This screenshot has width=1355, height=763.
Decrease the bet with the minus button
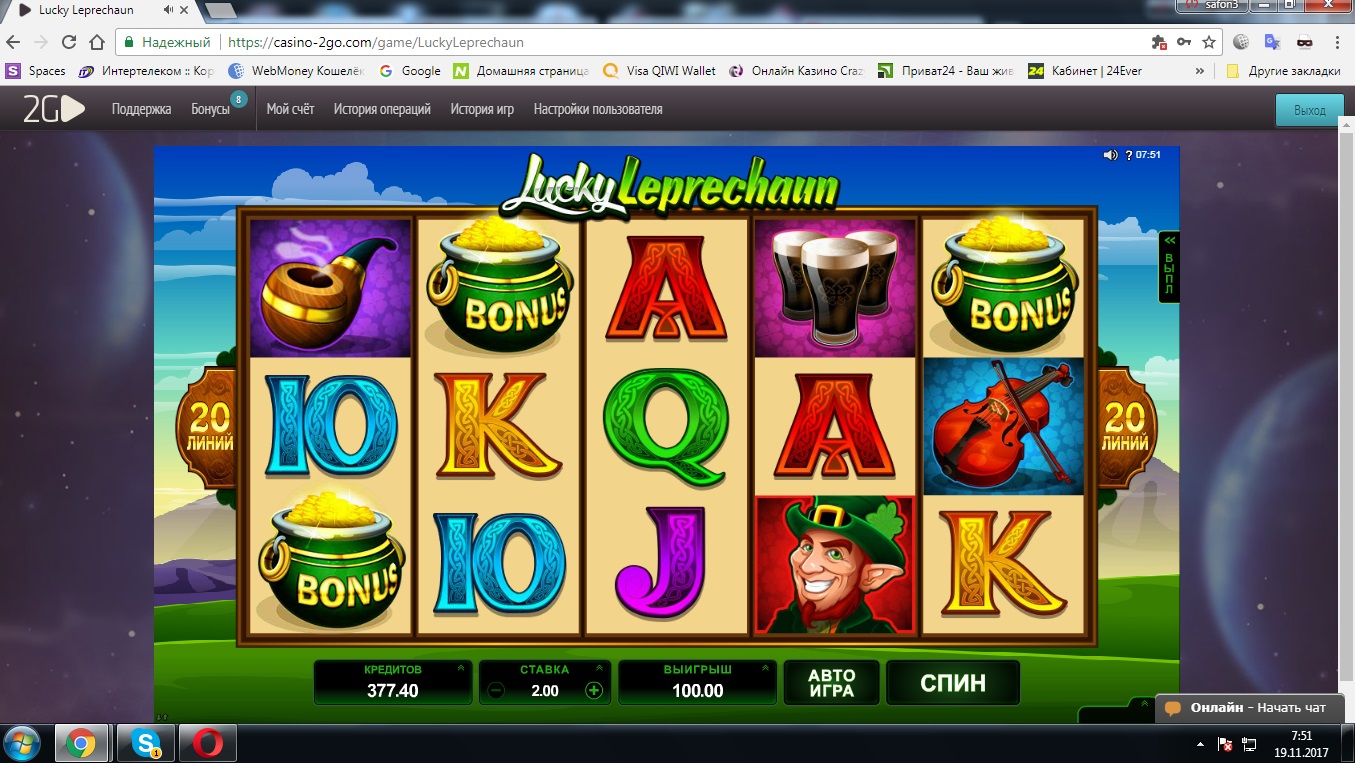click(497, 690)
